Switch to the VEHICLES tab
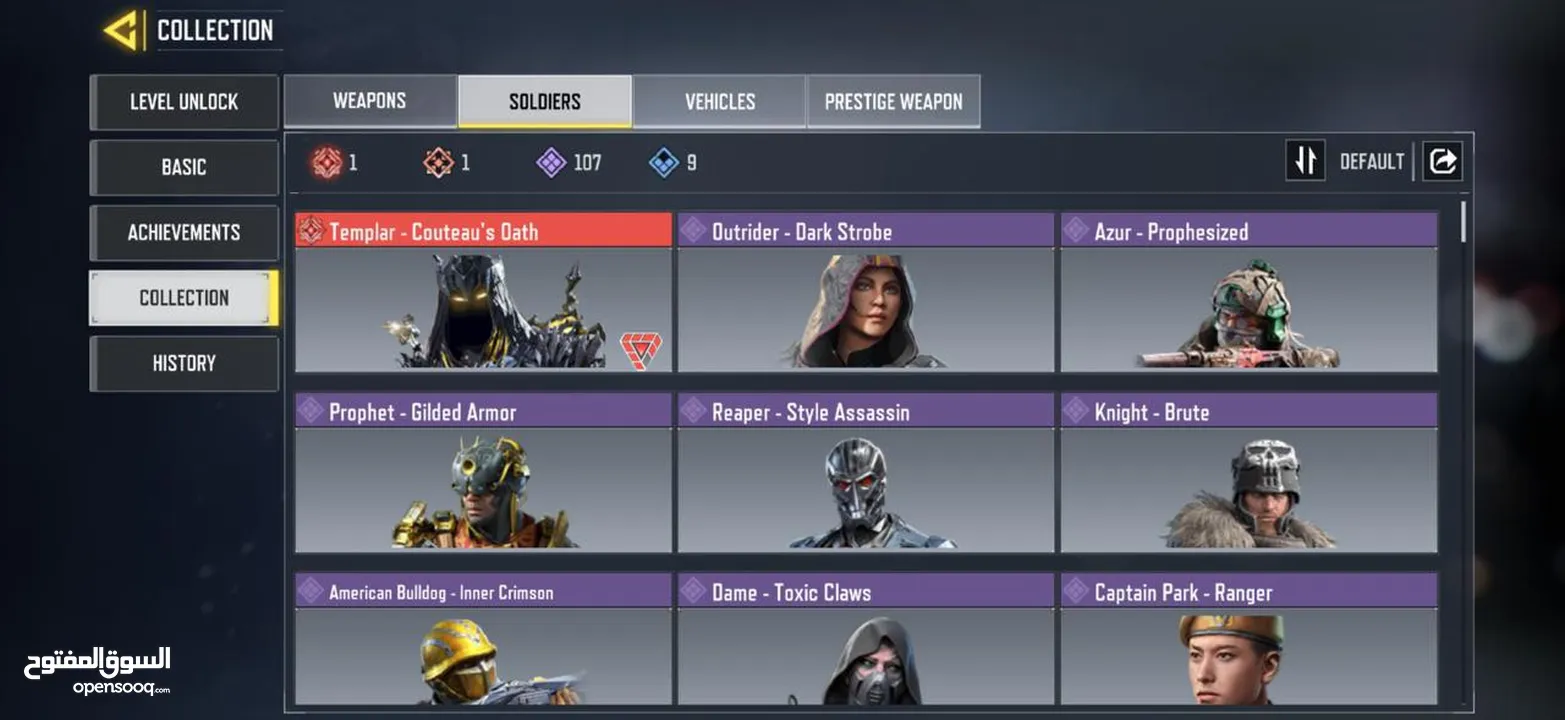The height and width of the screenshot is (720, 1565). point(719,100)
